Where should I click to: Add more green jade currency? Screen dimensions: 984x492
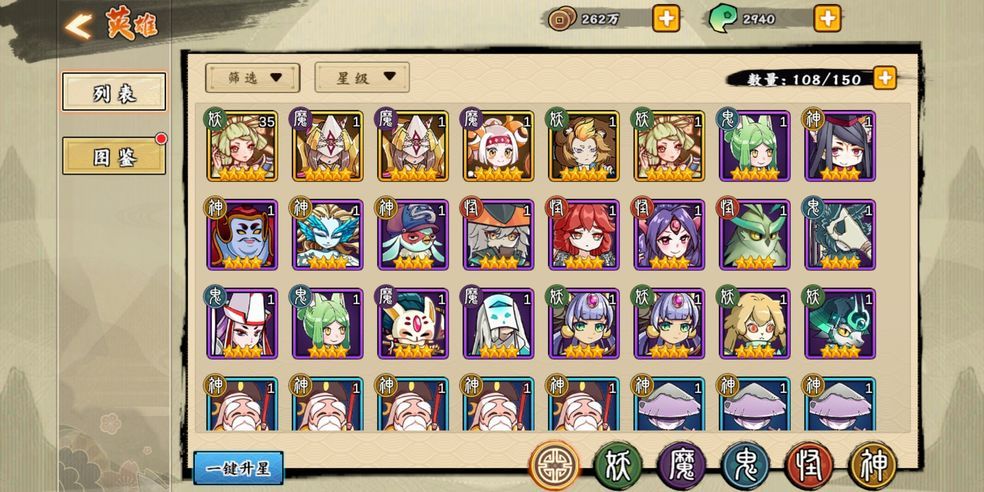[x=827, y=17]
